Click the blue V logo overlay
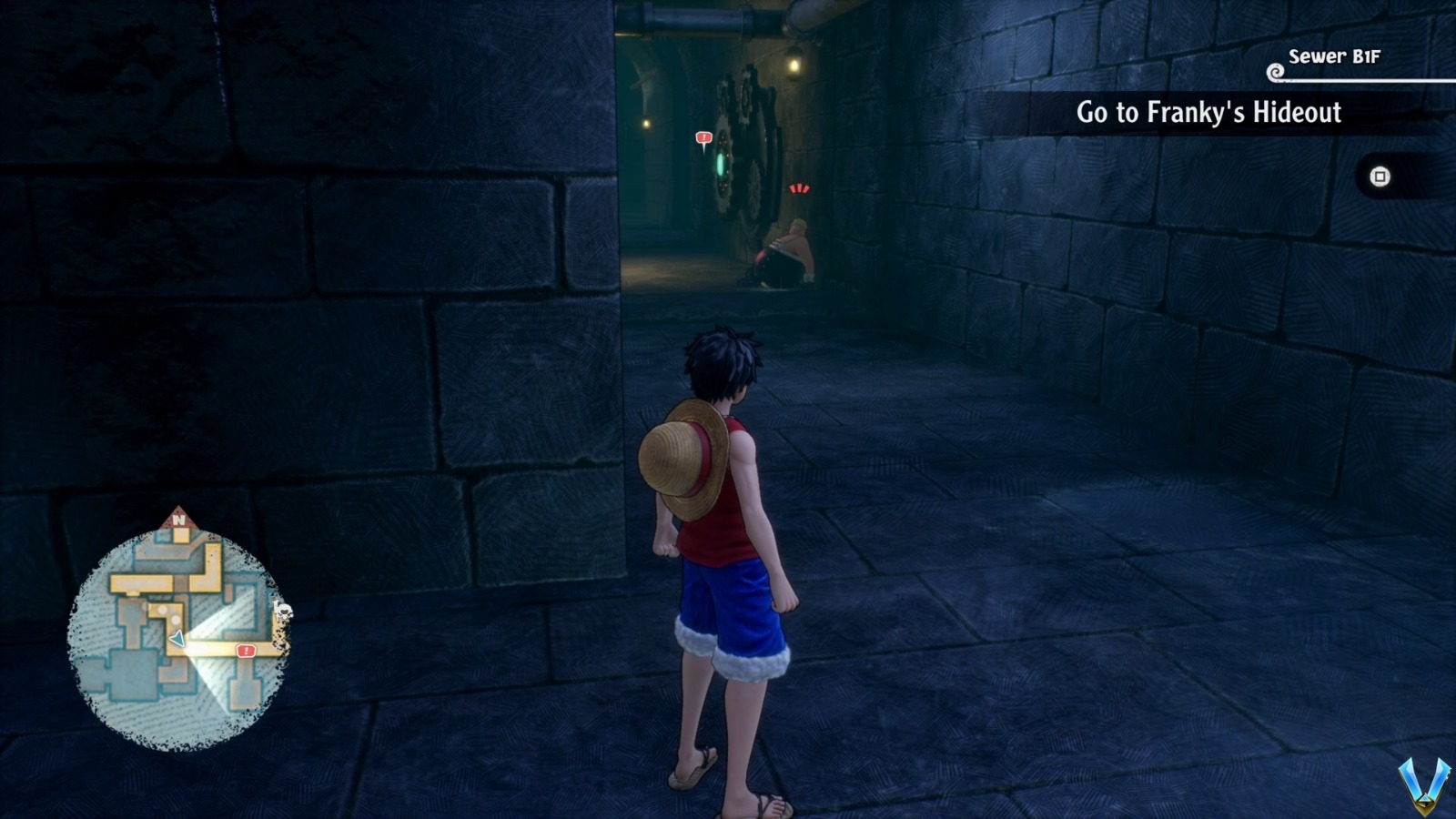Image resolution: width=1456 pixels, height=819 pixels. pyautogui.click(x=1424, y=784)
